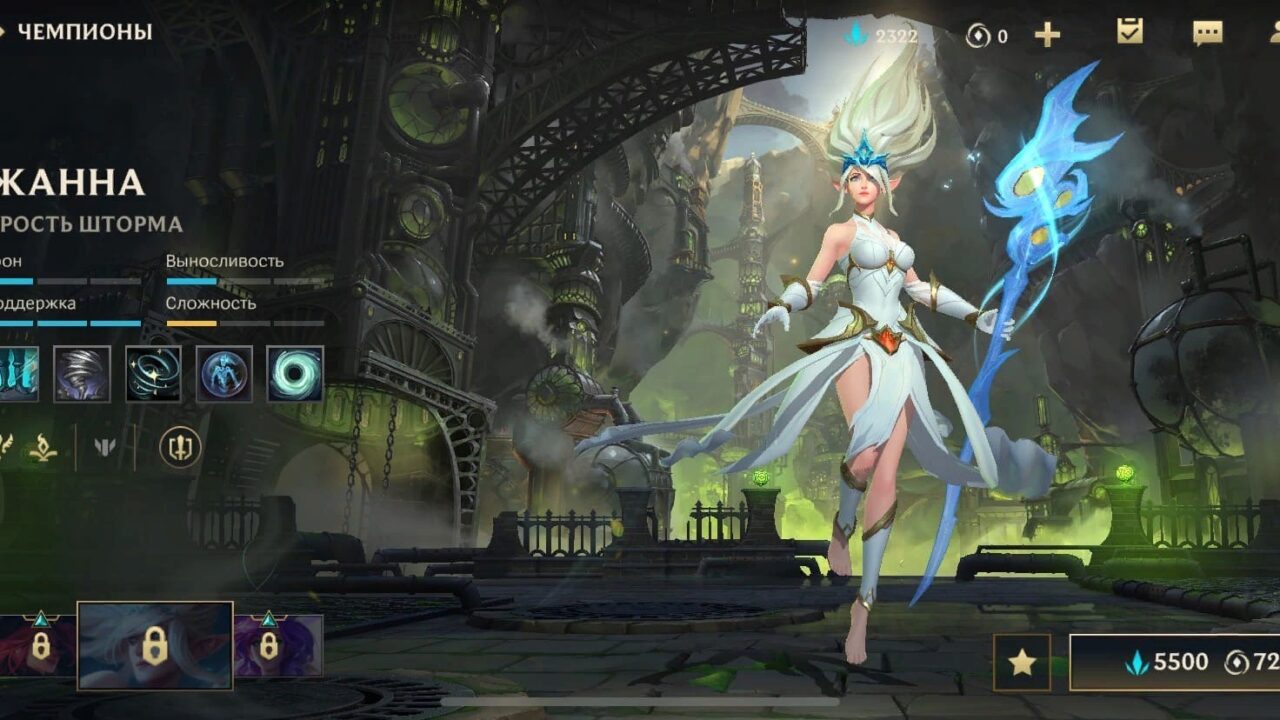
Task: Return to Чемпионы champion list
Action: (80, 32)
